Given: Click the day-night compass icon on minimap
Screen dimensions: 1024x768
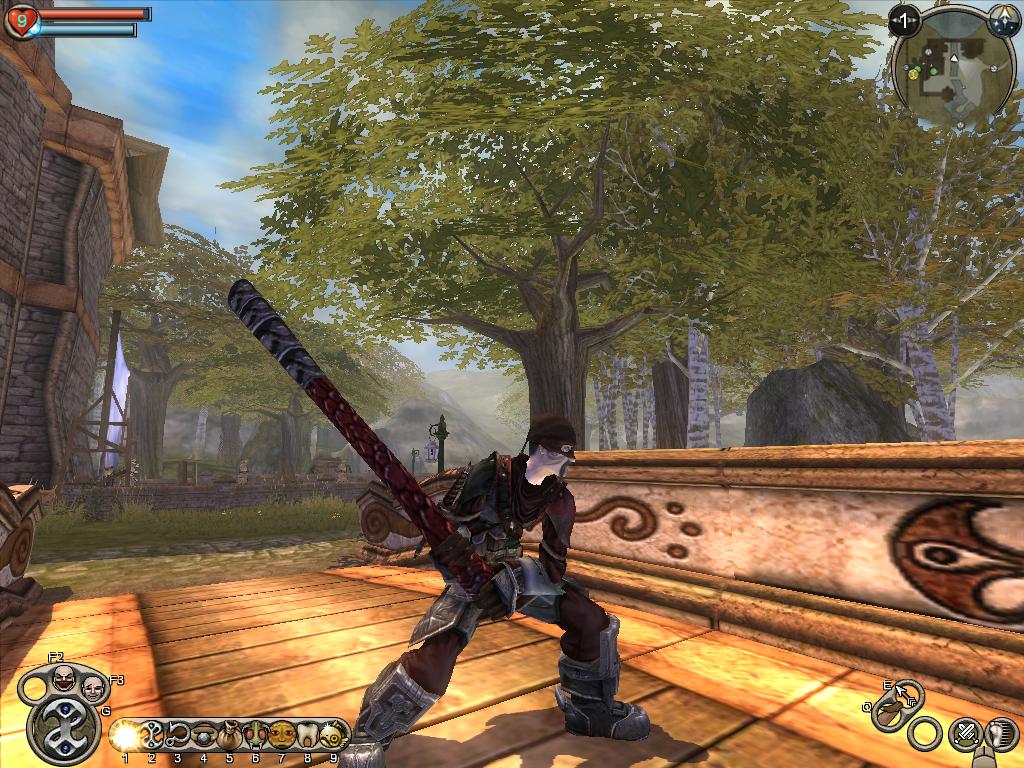Looking at the screenshot, I should (1004, 18).
